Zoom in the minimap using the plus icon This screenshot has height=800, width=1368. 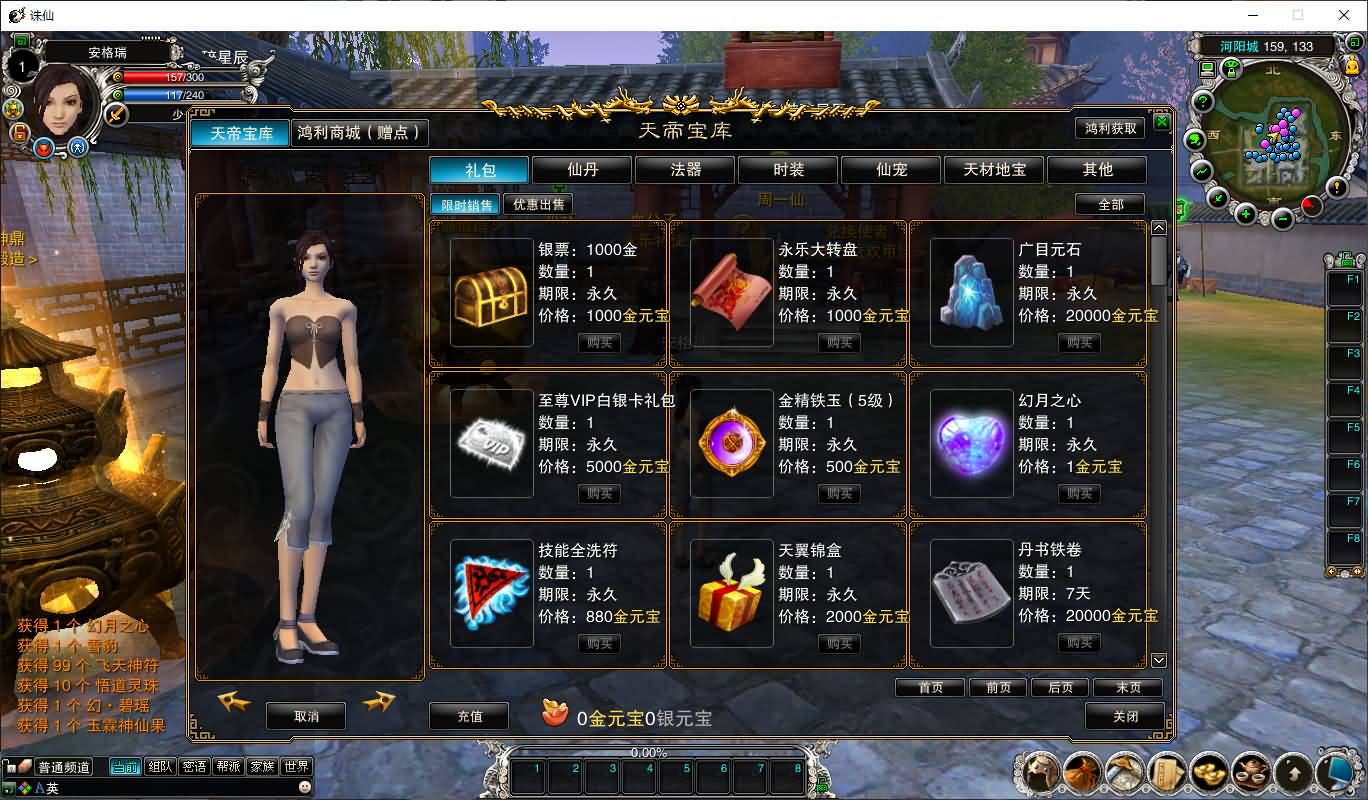point(1244,213)
